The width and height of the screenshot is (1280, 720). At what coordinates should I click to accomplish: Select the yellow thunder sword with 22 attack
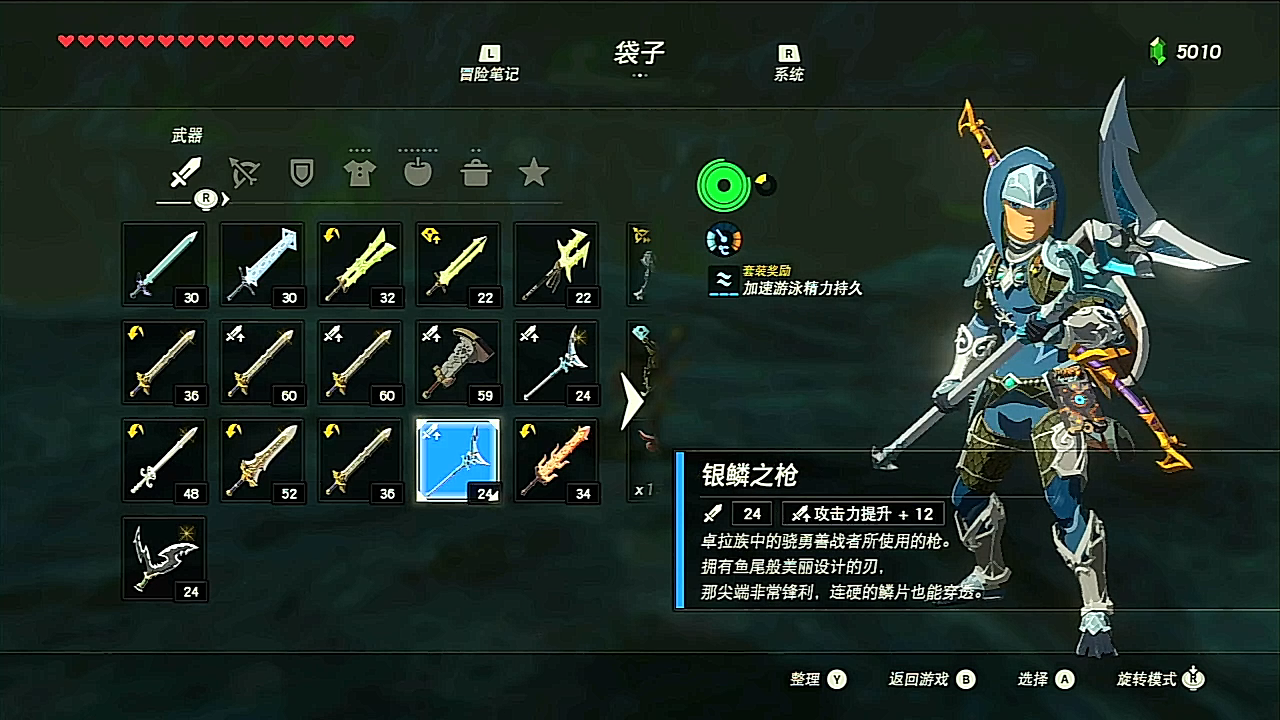[x=458, y=264]
